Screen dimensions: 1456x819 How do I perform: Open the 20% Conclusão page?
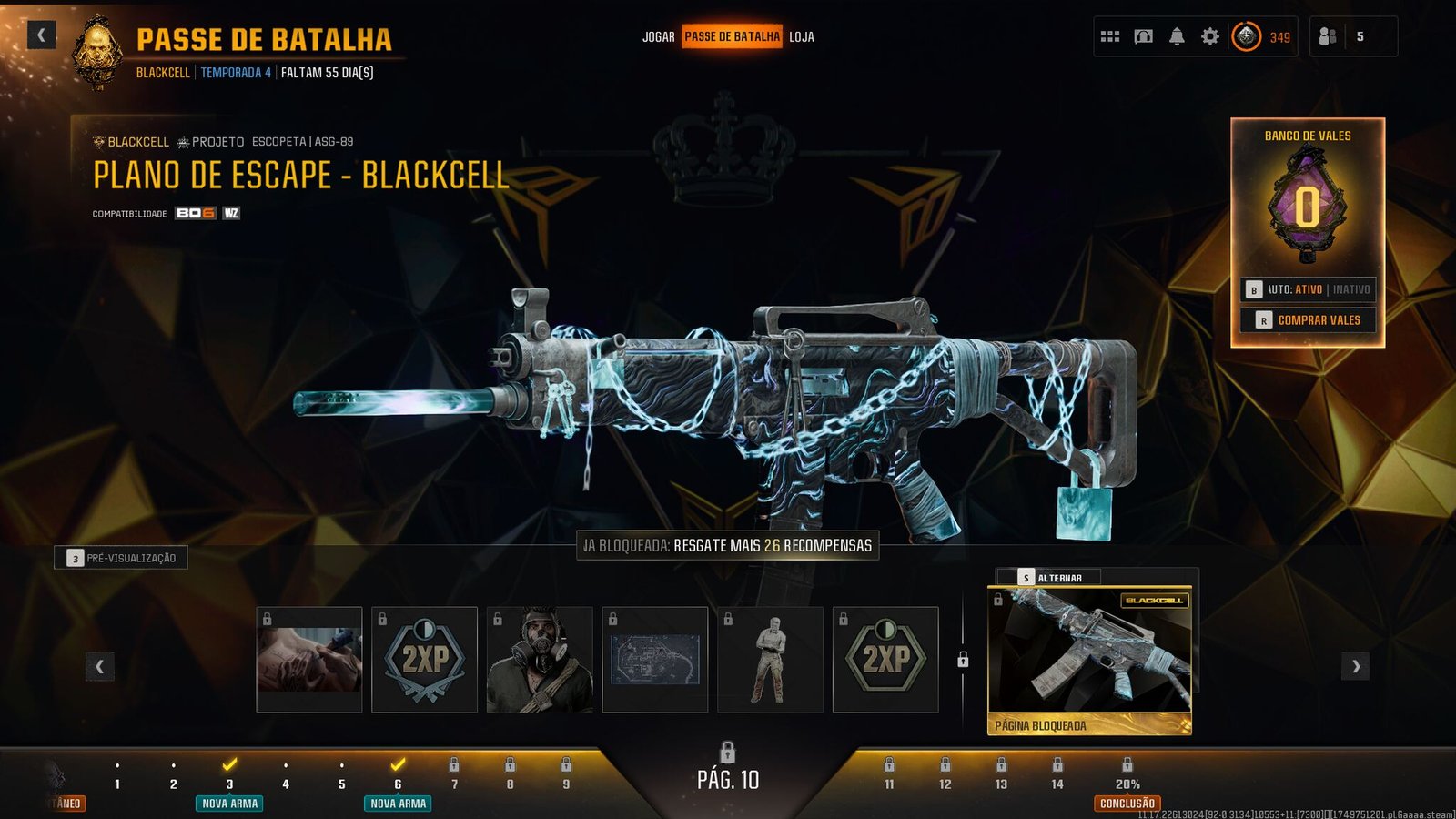[1127, 784]
